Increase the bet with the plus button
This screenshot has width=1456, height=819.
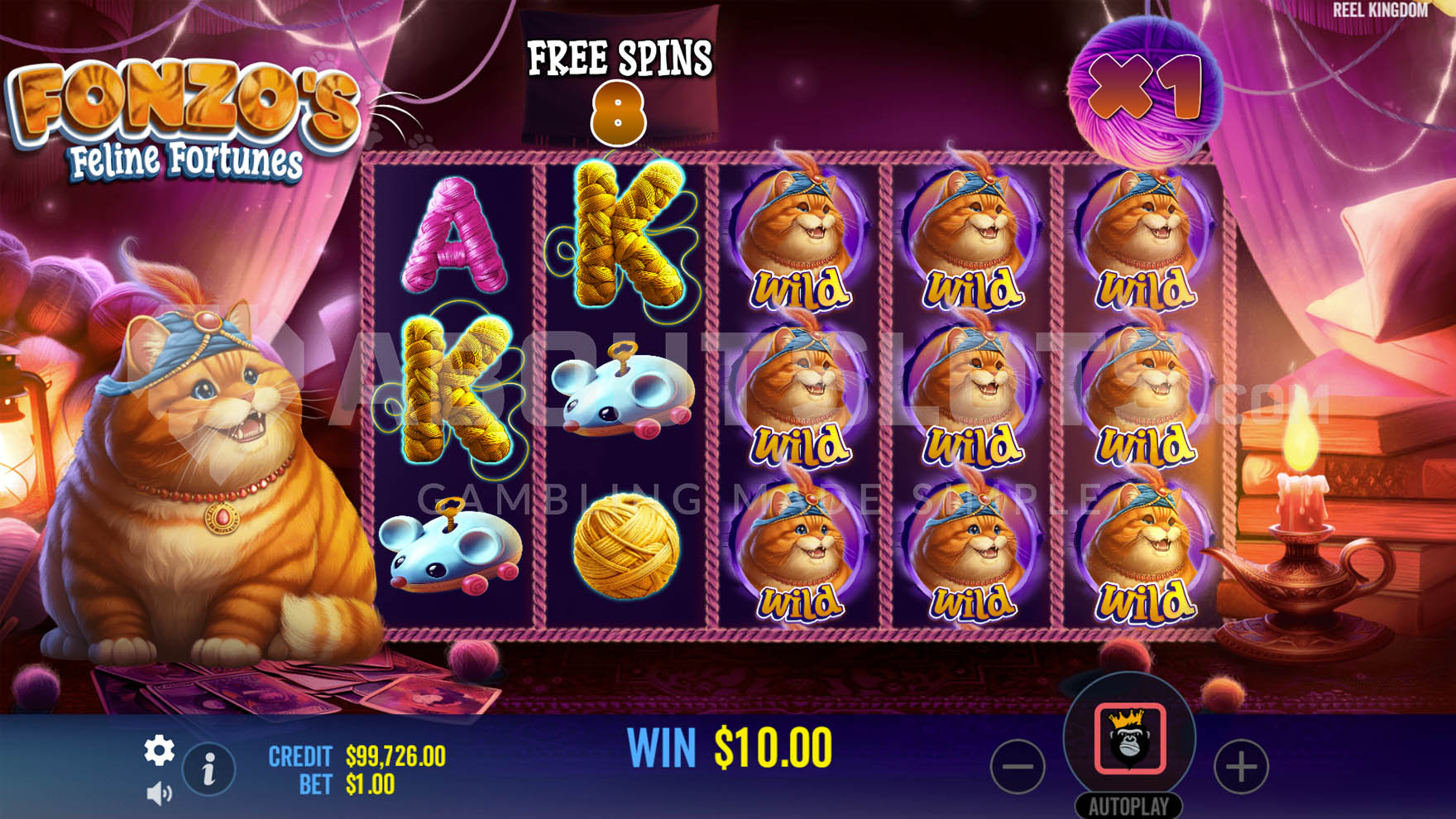pos(1240,767)
